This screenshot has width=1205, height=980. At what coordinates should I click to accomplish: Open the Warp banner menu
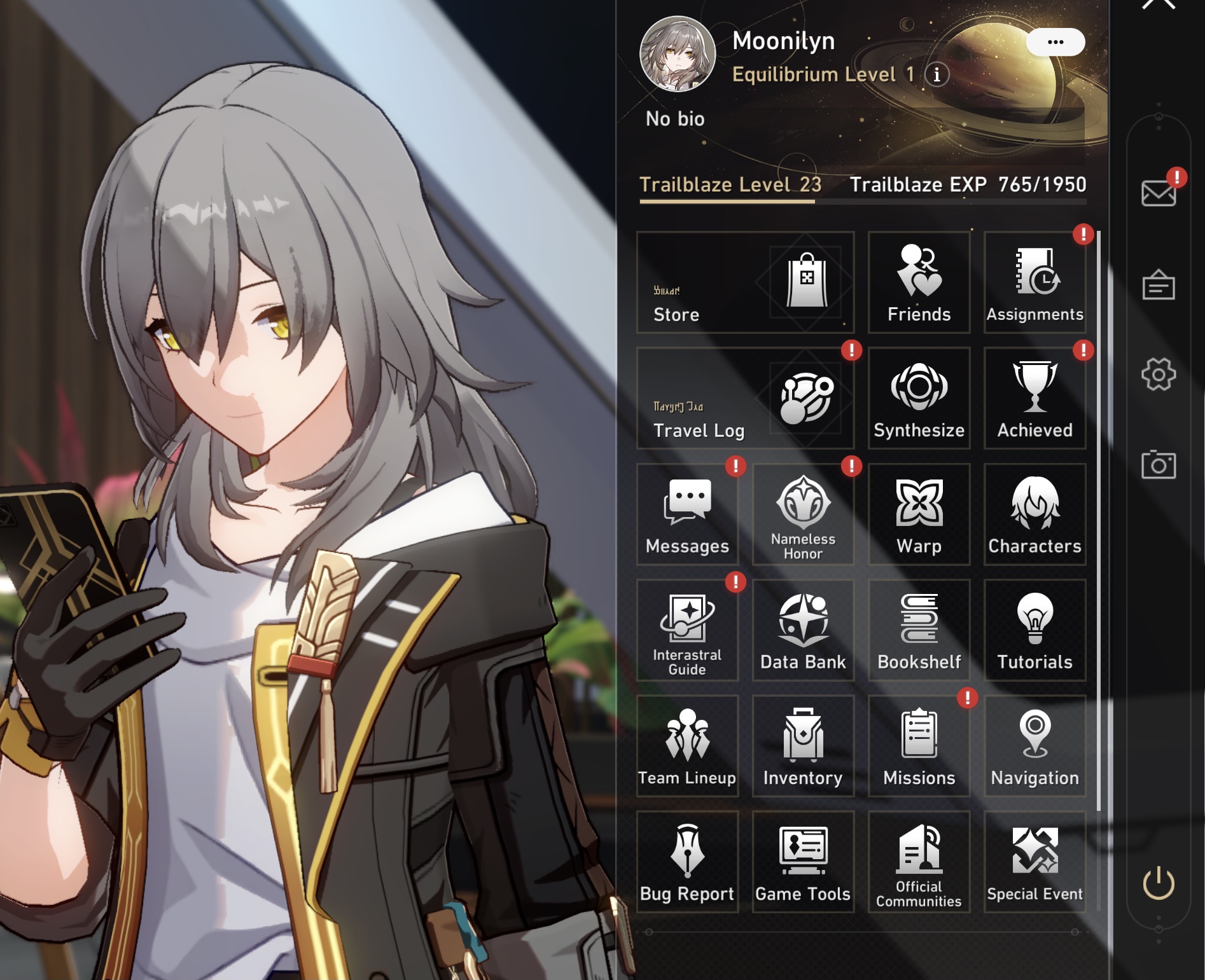click(918, 515)
